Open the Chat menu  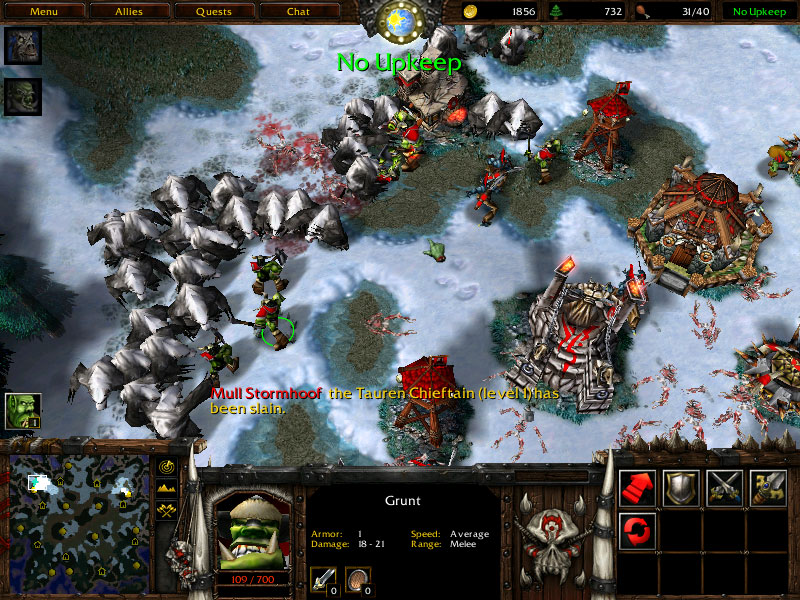298,12
